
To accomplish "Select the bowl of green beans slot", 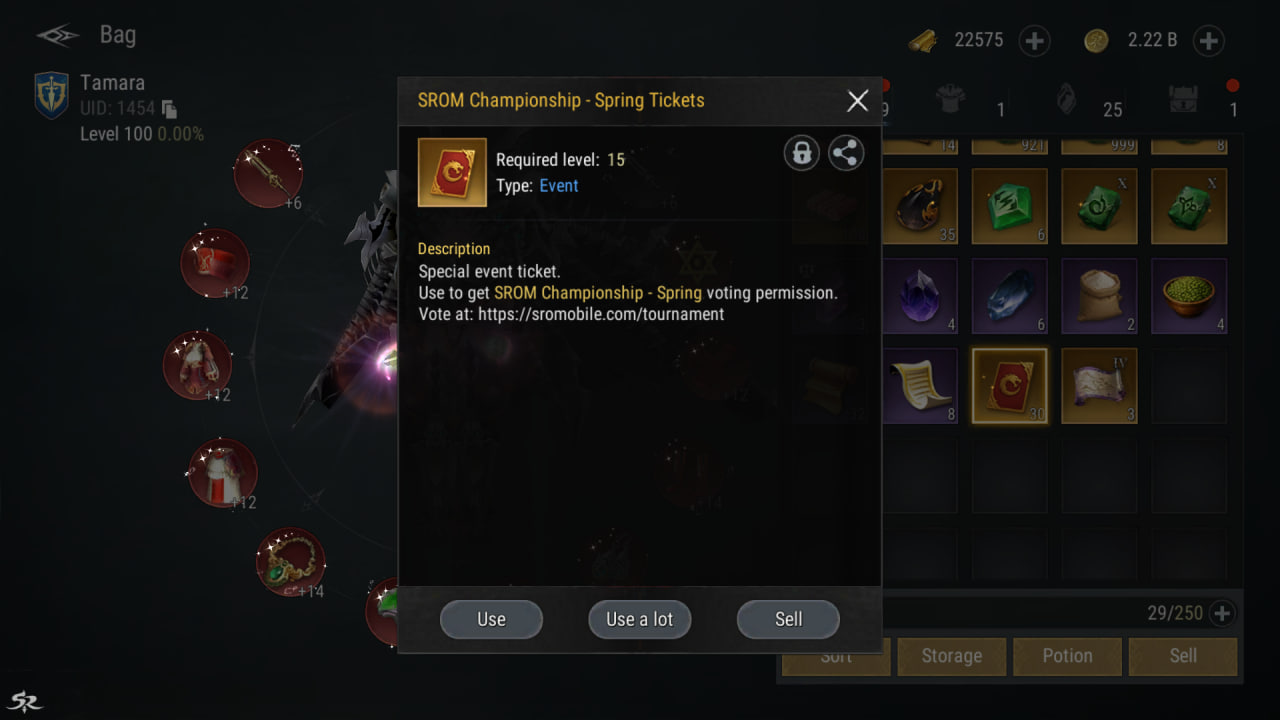I will (1188, 296).
